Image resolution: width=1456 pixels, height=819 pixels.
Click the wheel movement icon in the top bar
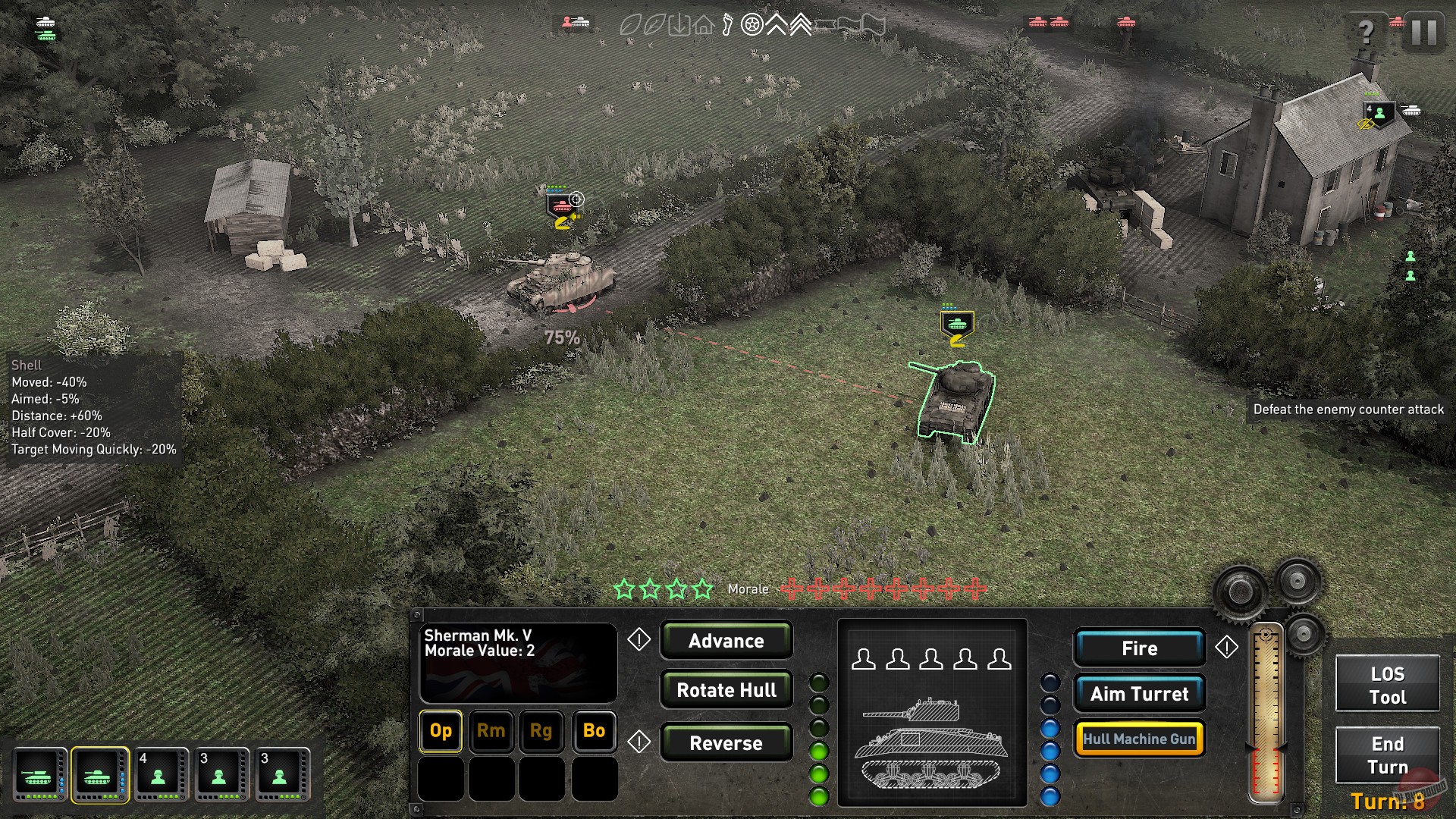click(x=752, y=25)
